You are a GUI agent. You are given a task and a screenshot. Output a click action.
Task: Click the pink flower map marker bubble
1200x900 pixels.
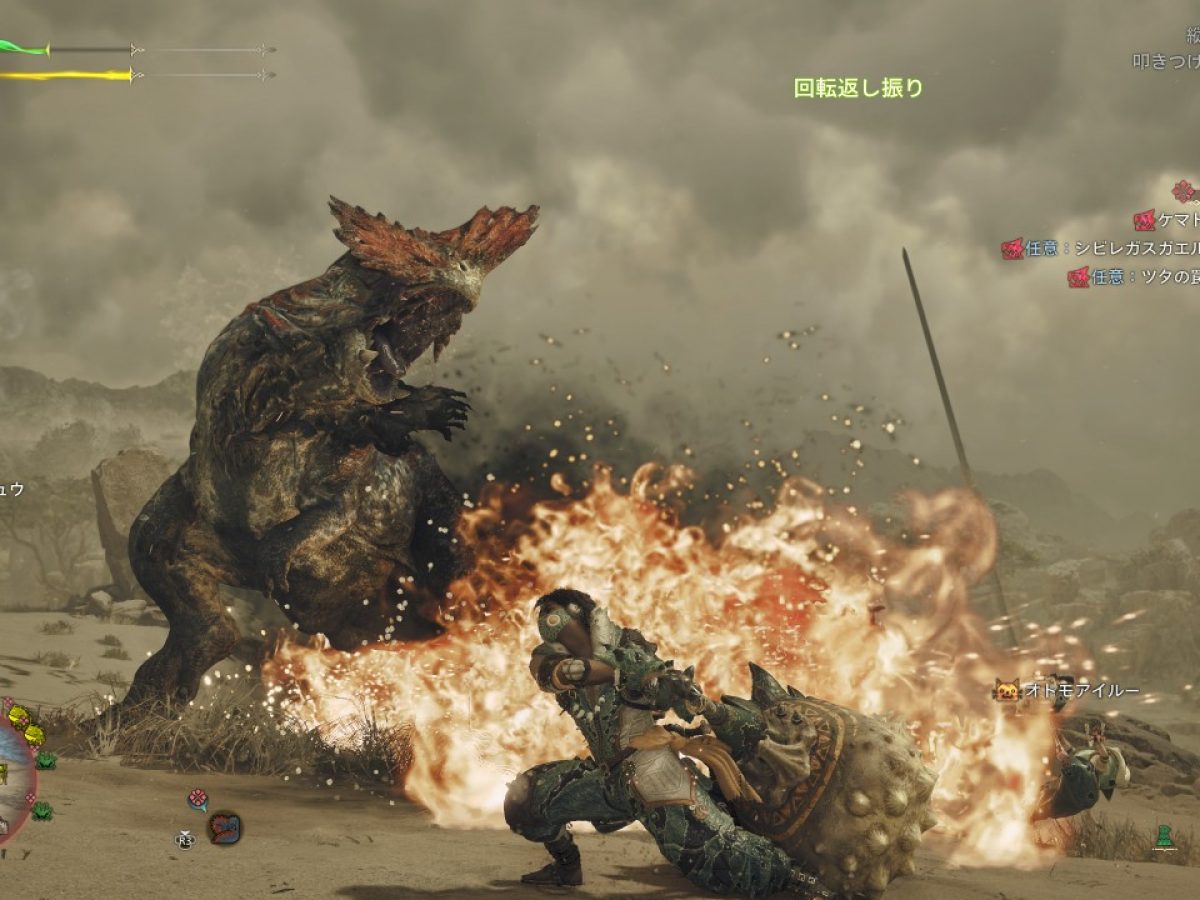tap(197, 799)
